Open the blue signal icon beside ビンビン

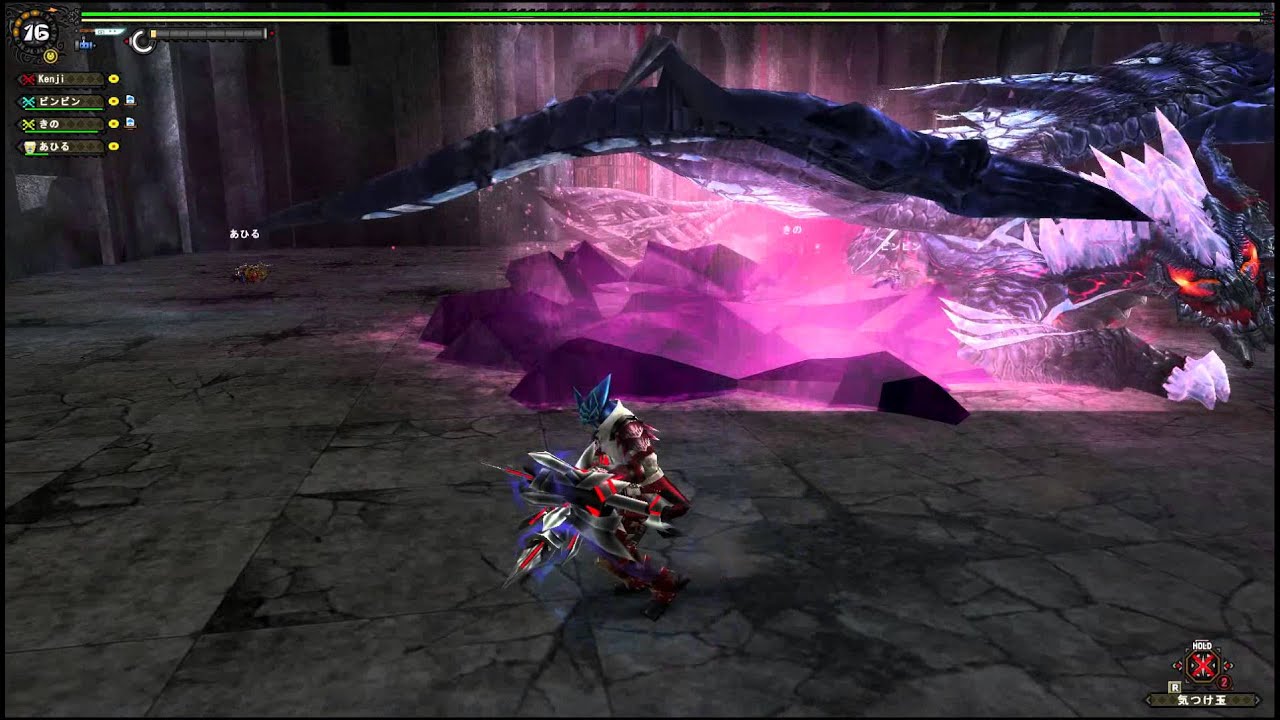tap(129, 101)
